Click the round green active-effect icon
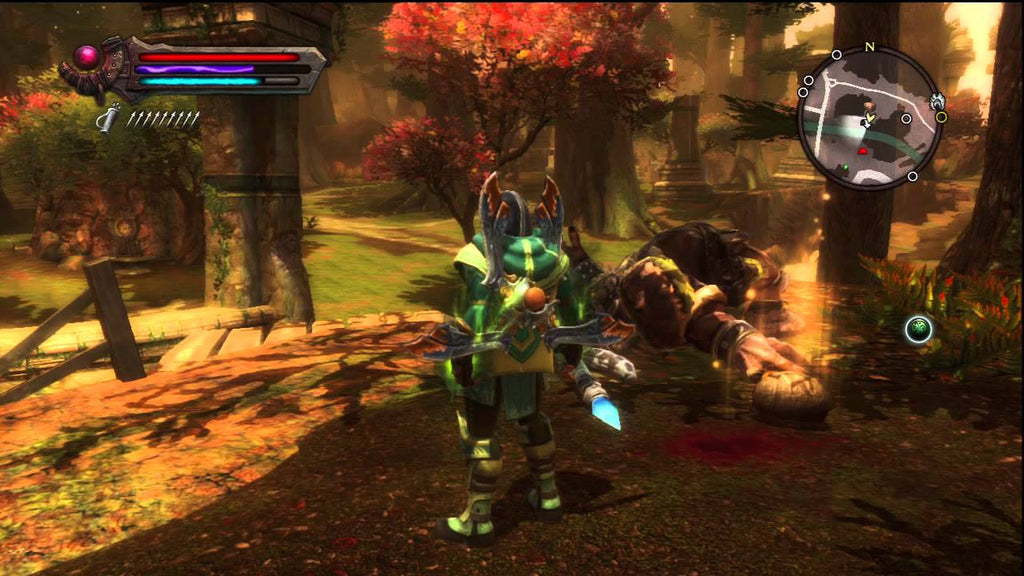 pyautogui.click(x=919, y=328)
